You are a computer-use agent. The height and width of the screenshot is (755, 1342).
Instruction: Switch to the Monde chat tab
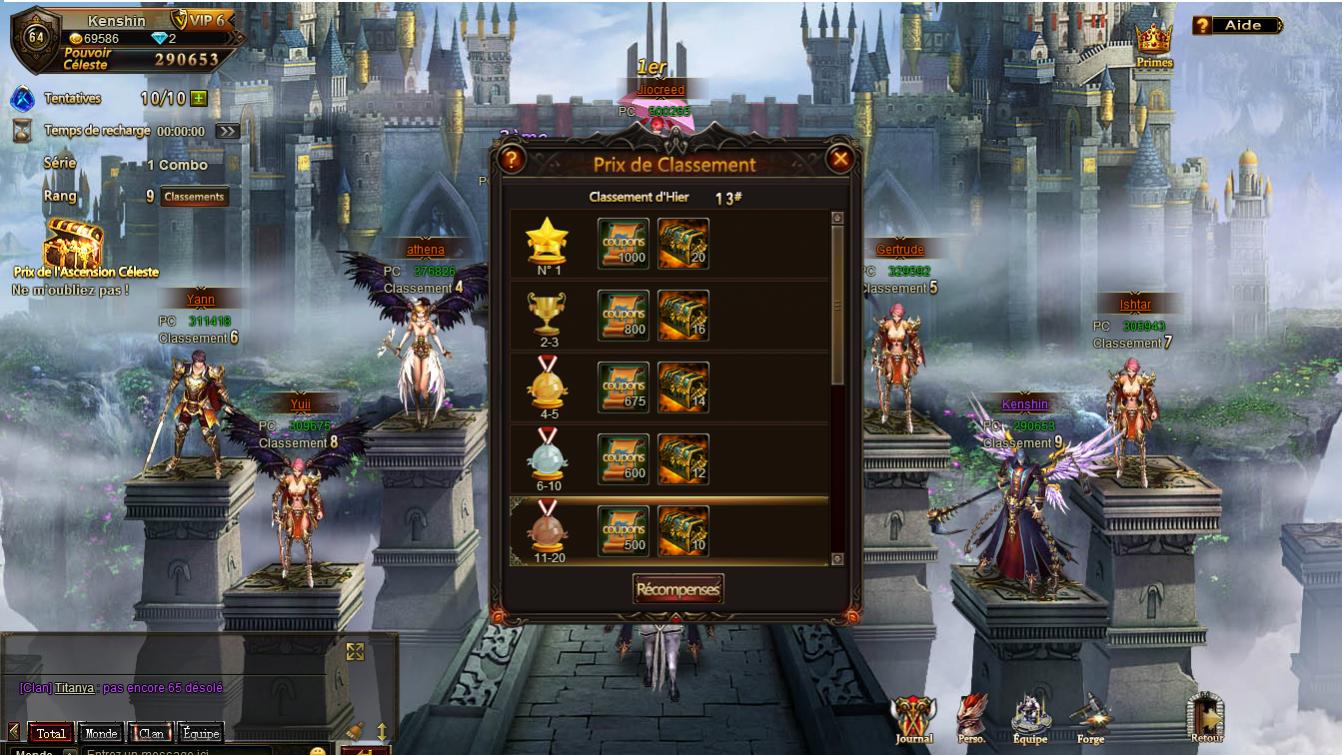click(99, 733)
